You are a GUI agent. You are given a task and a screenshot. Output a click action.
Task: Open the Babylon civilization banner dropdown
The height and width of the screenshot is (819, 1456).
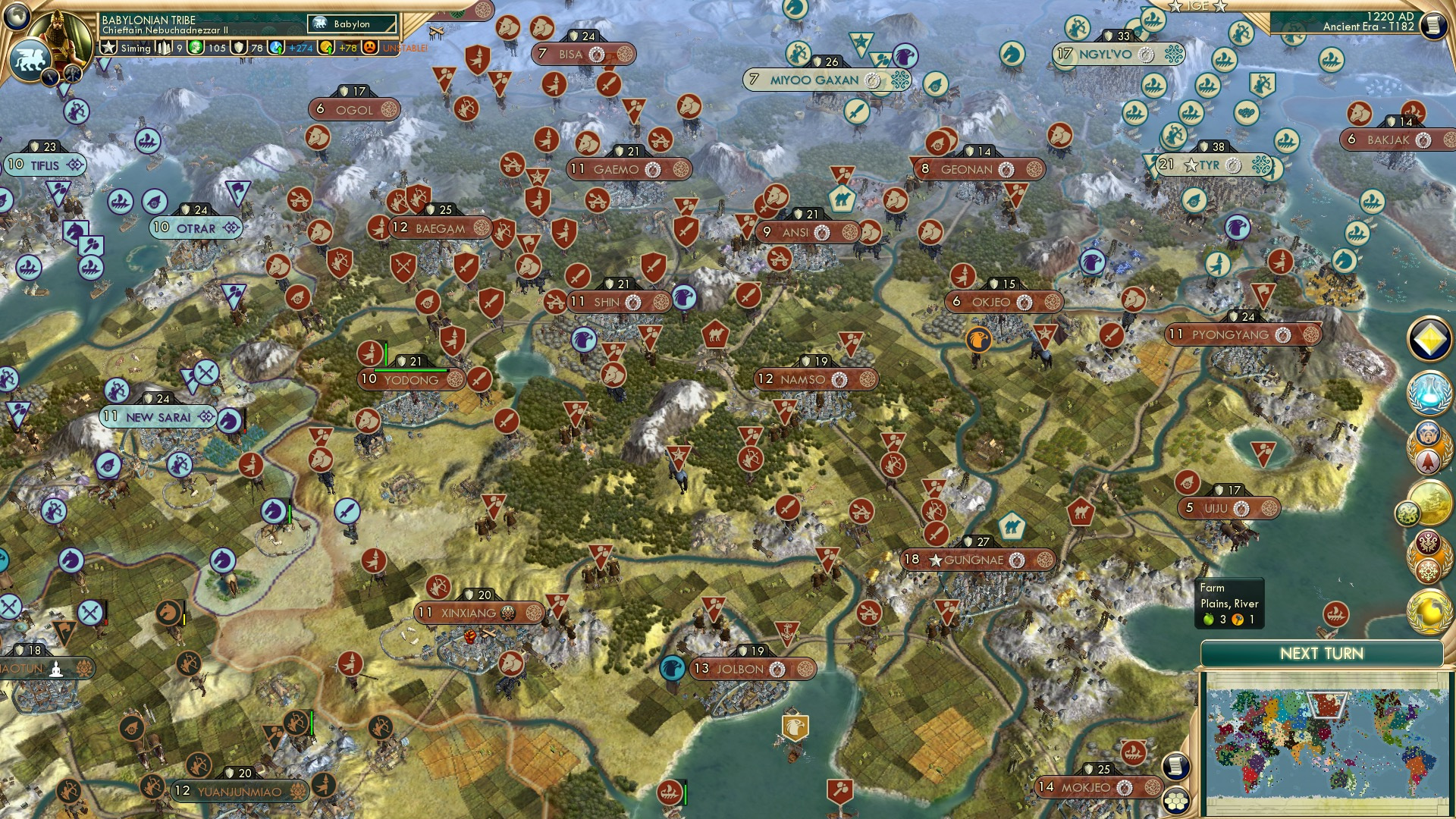[351, 24]
